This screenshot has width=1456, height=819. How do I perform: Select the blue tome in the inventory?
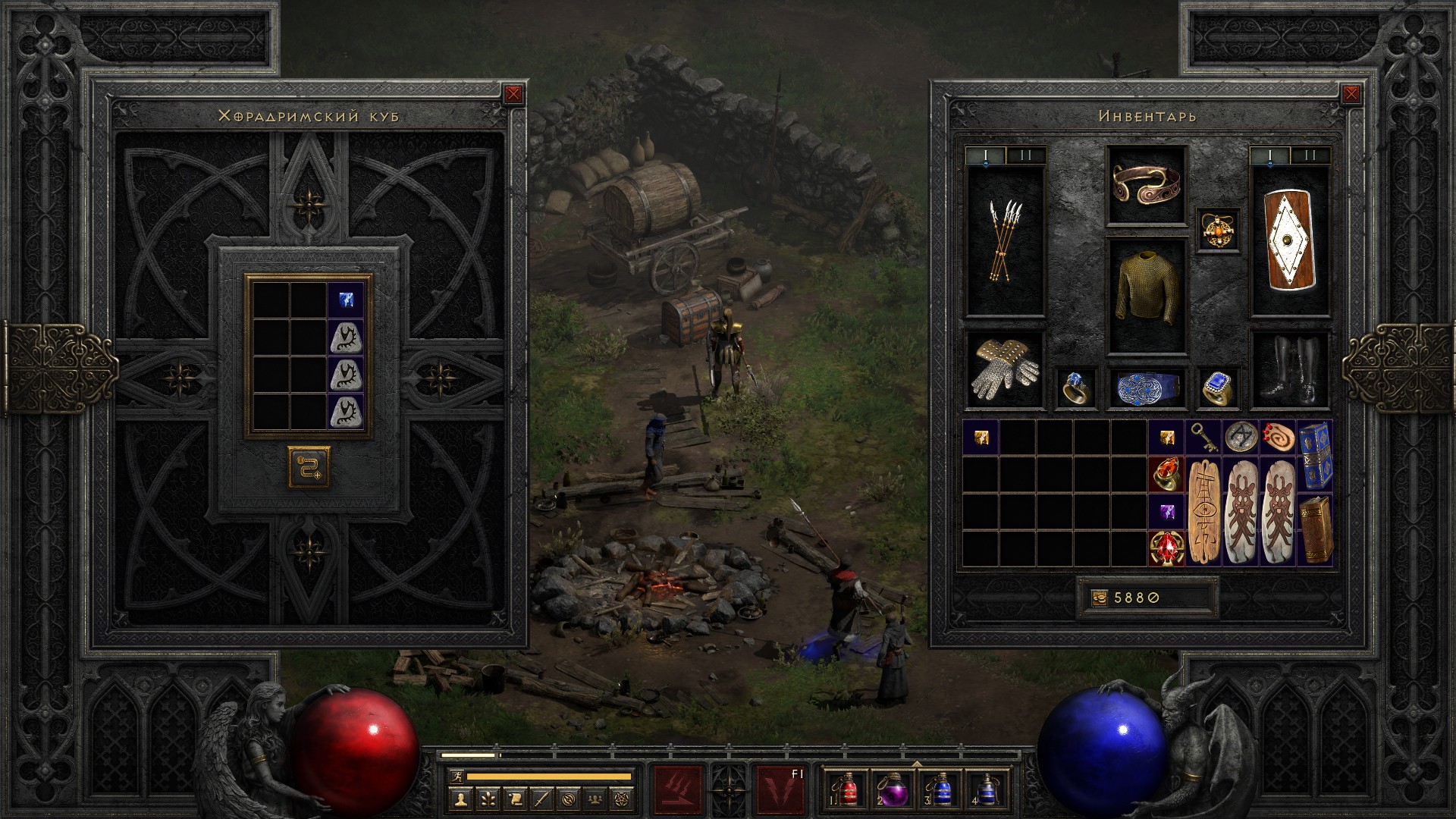(1315, 455)
